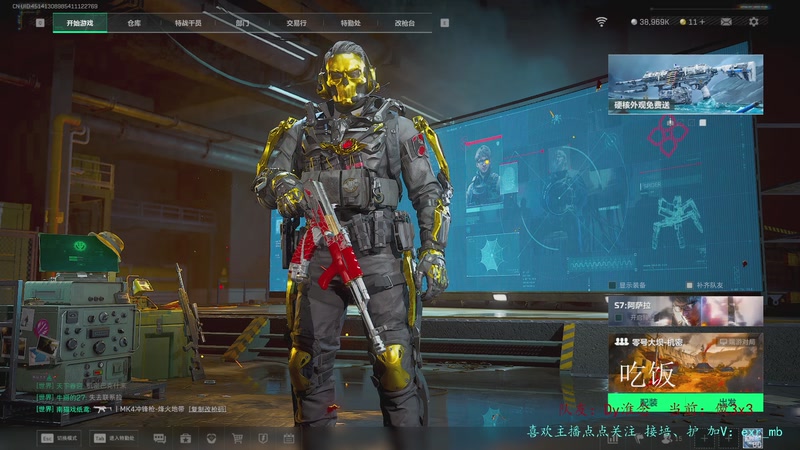Open the 部门 tab
This screenshot has width=800, height=450.
click(242, 22)
